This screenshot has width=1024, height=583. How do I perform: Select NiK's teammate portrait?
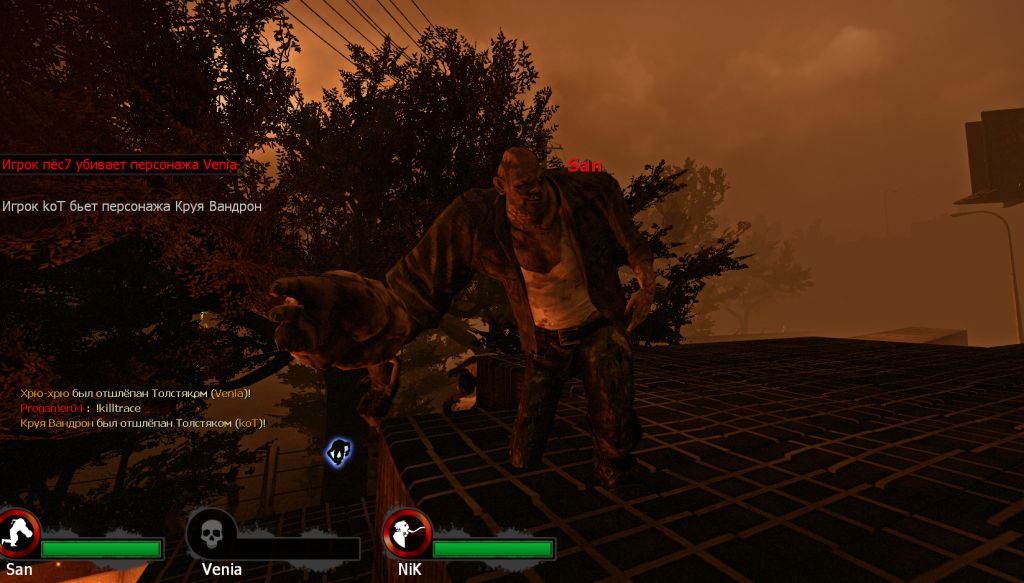(406, 534)
